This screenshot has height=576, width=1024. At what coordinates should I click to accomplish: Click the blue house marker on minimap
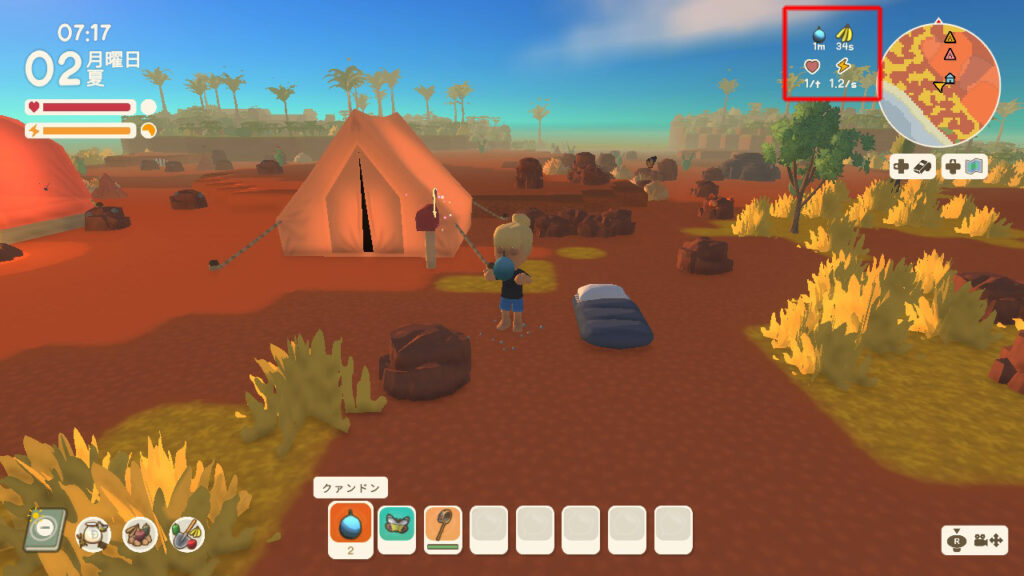pos(949,78)
